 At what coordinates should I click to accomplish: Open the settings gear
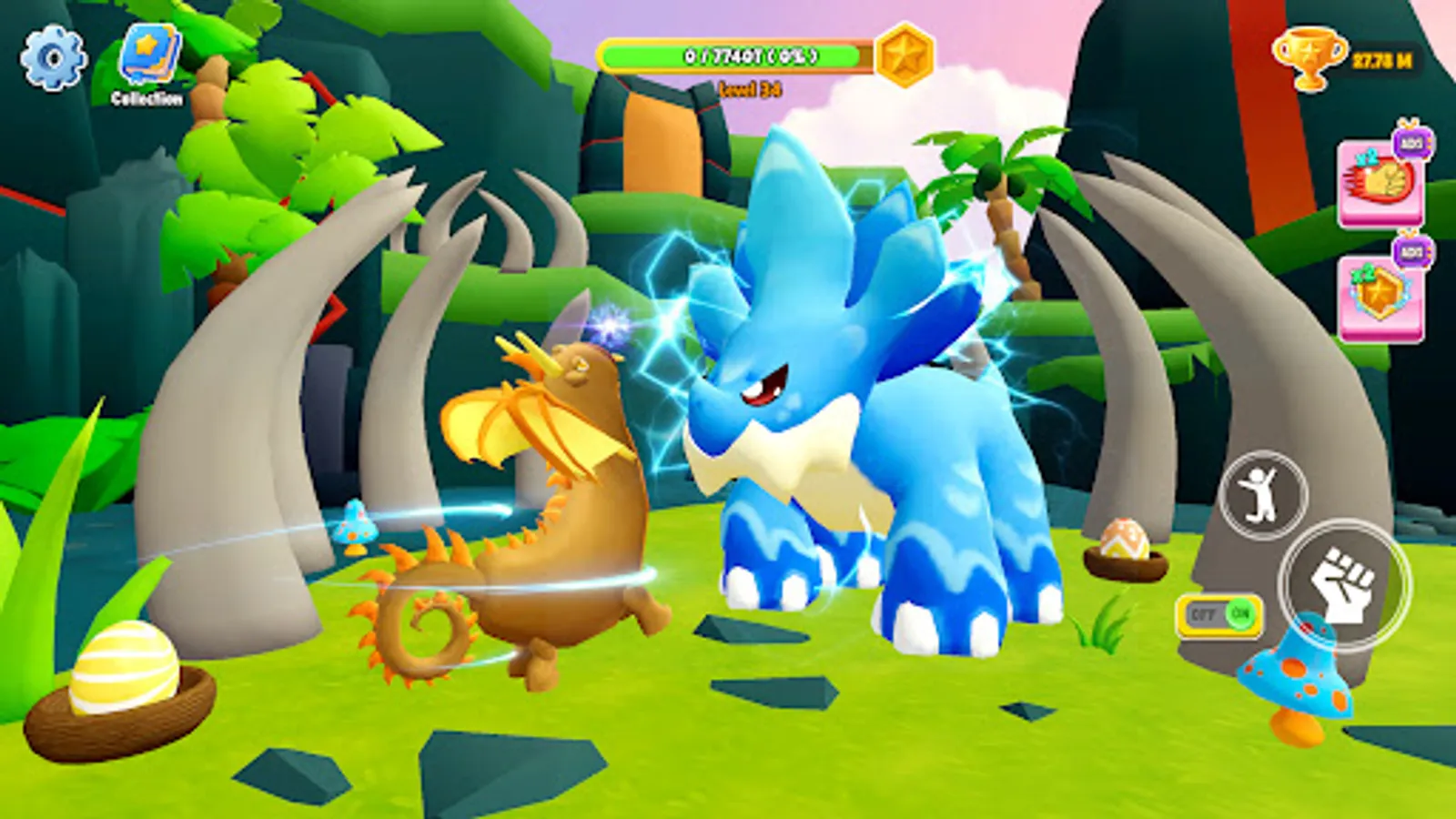click(x=52, y=55)
